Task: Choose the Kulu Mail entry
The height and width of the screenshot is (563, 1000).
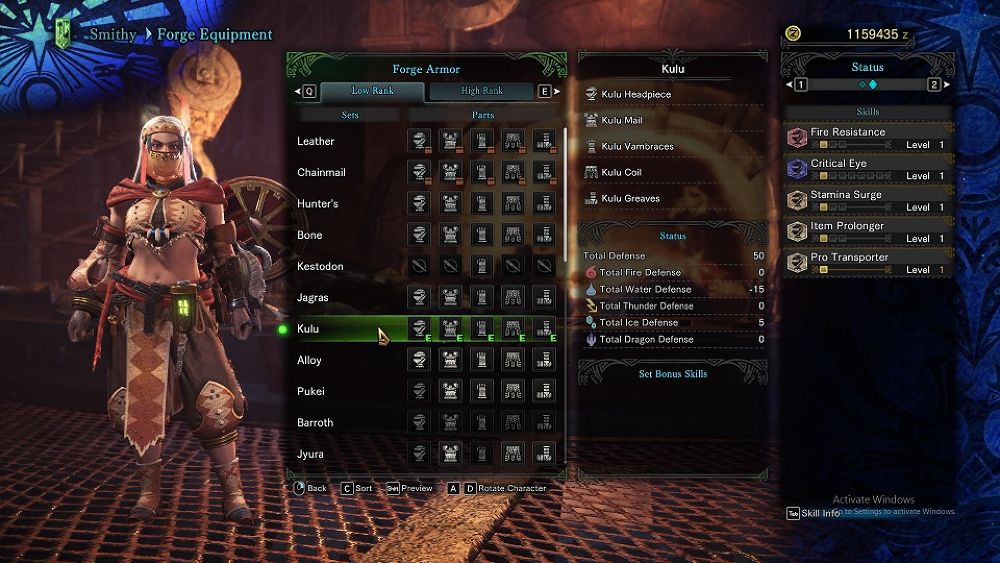Action: click(x=622, y=121)
